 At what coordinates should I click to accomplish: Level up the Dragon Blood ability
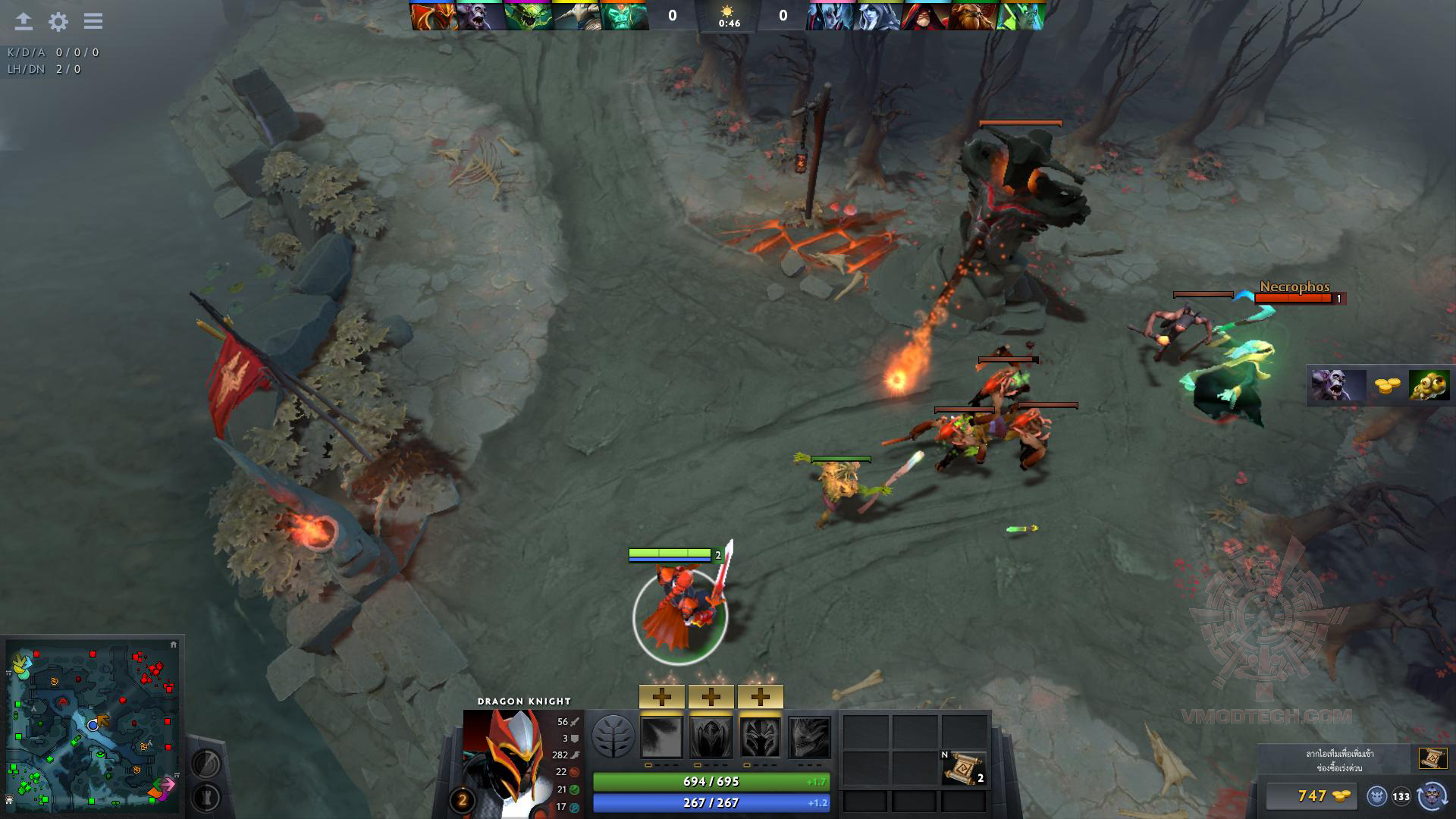click(760, 696)
